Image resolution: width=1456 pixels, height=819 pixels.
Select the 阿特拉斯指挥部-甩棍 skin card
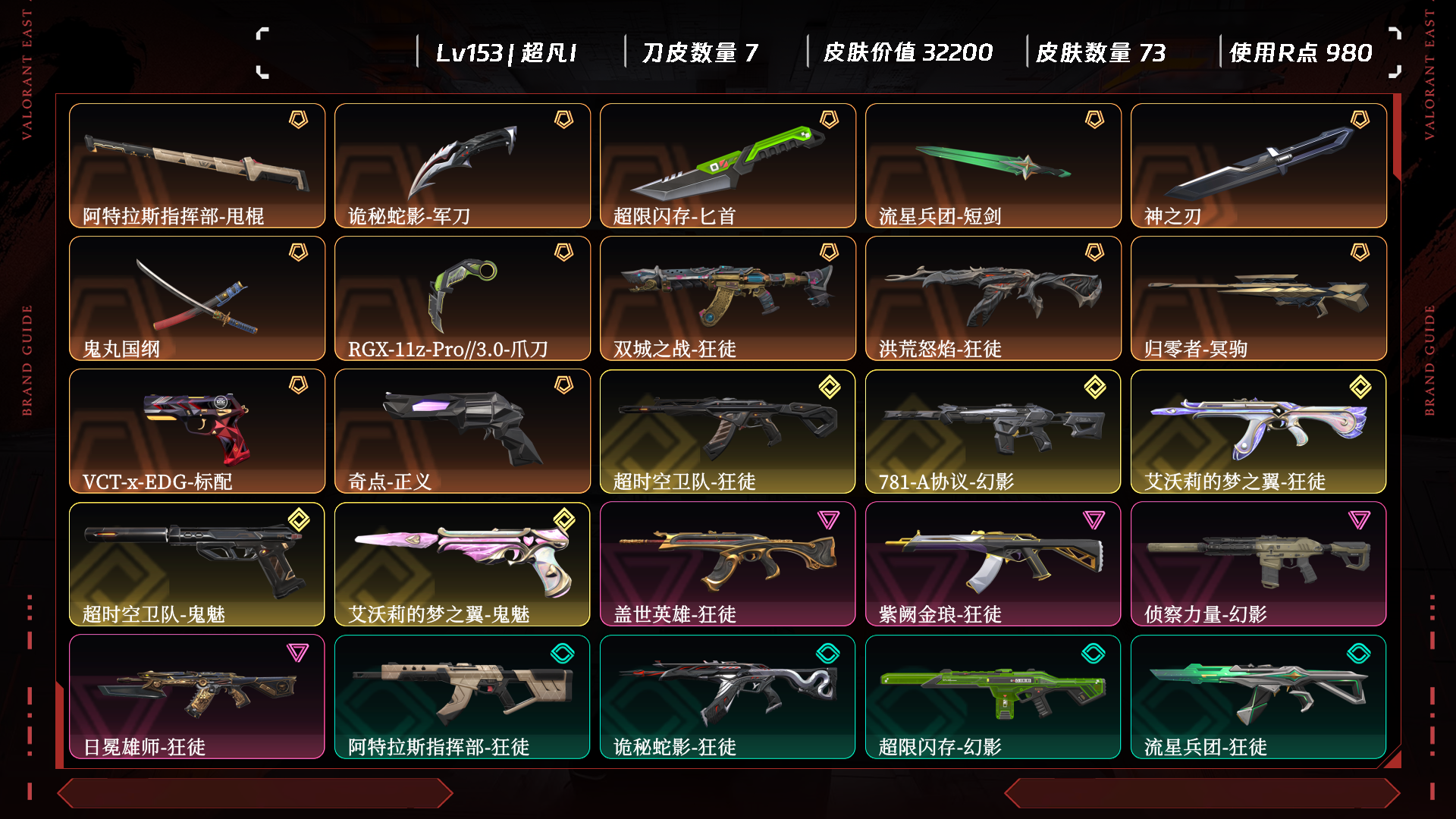[x=197, y=165]
